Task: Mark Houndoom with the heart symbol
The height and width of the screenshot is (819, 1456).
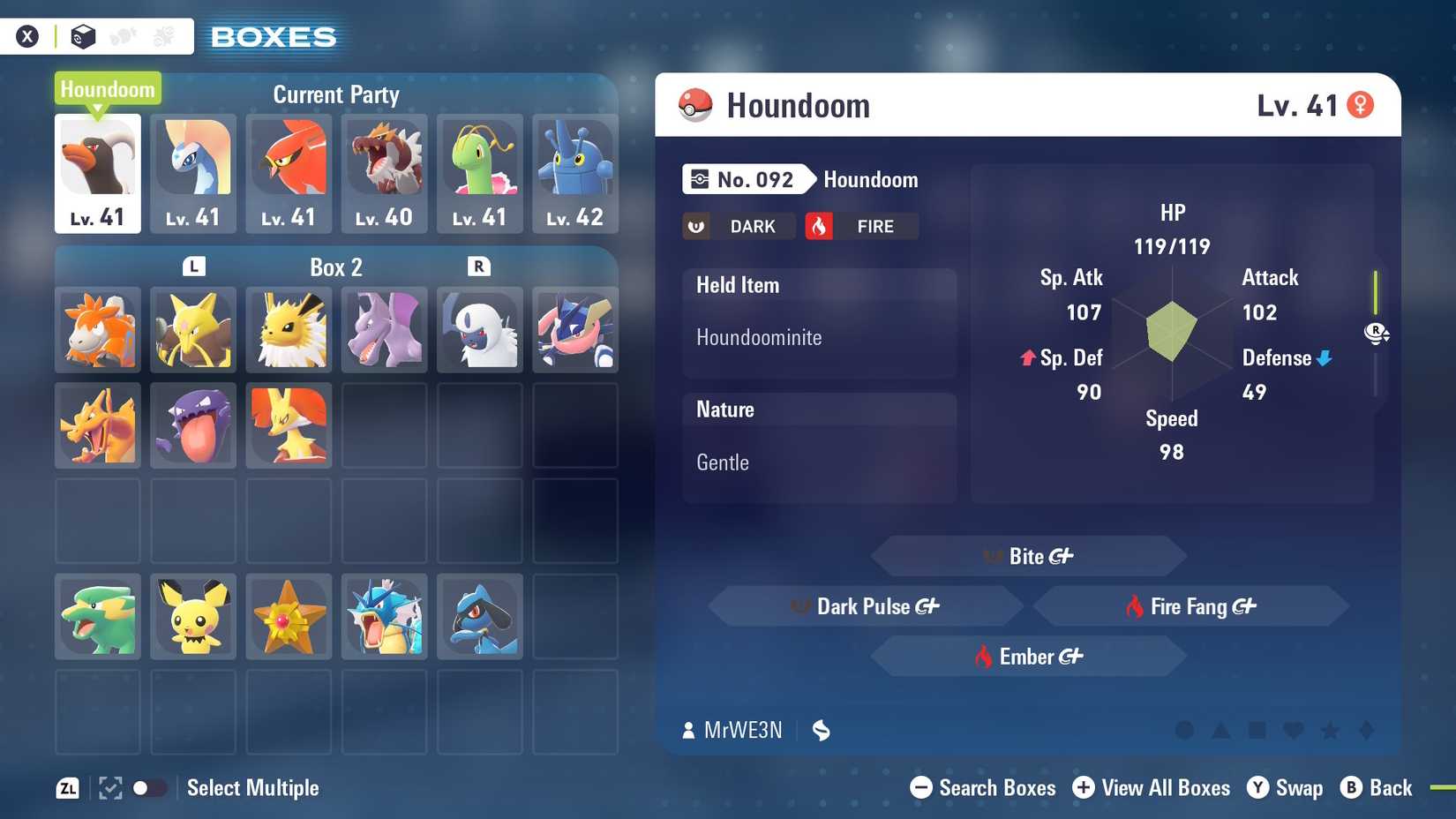Action: [1294, 731]
